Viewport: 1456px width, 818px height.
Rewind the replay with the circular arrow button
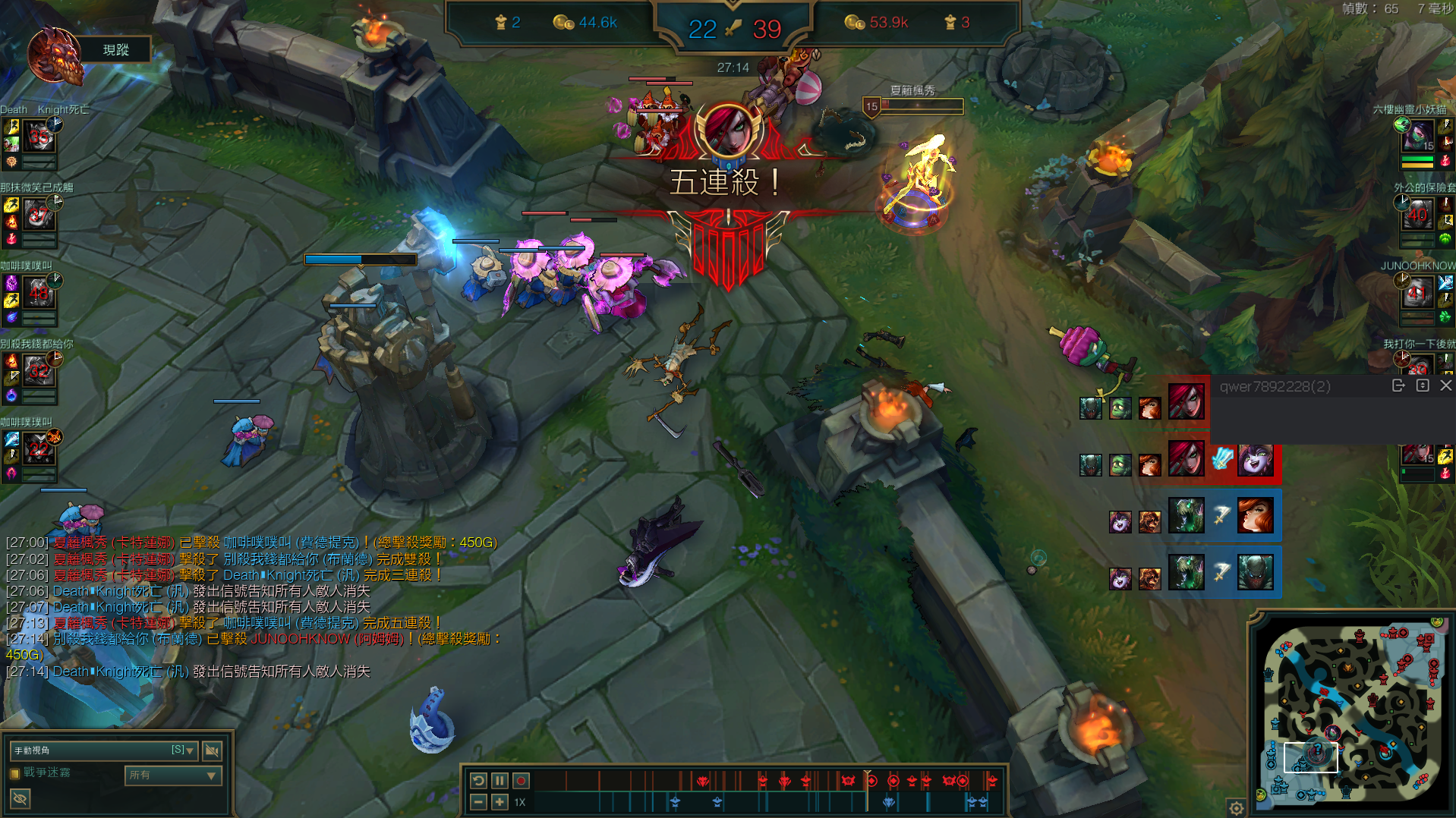click(x=478, y=780)
